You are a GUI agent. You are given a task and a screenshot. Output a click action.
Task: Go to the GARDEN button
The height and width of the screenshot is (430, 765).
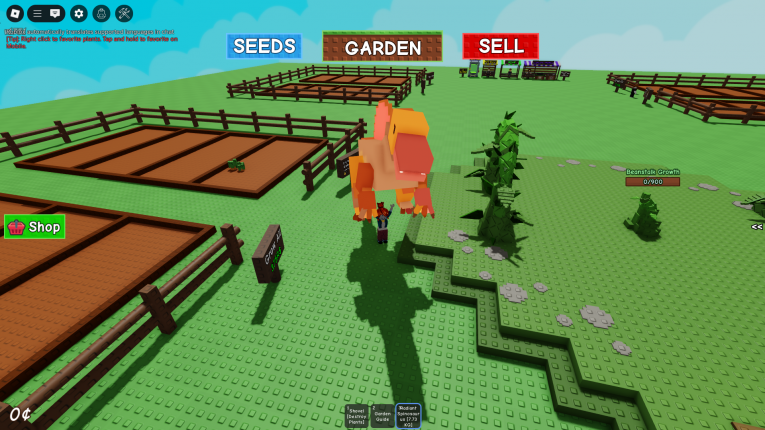[382, 47]
